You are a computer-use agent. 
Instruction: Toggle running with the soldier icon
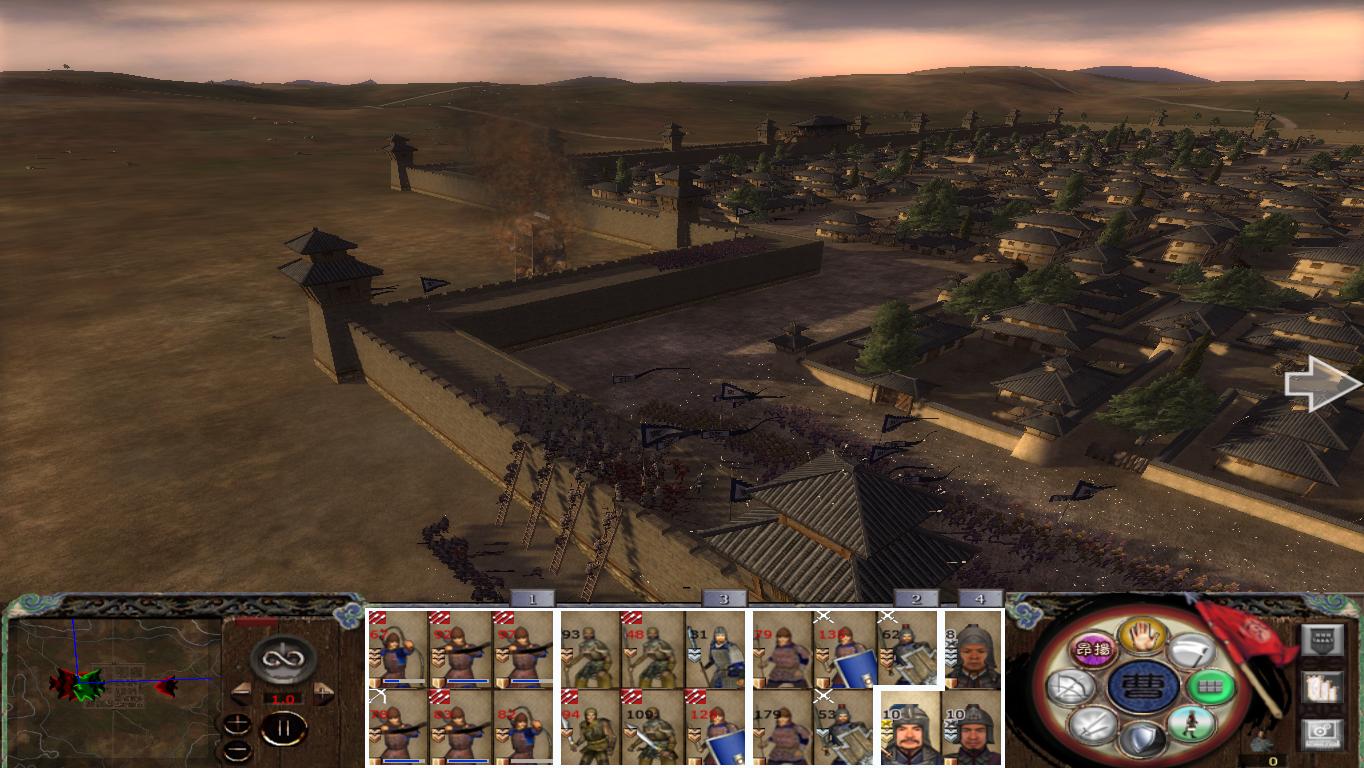point(1189,722)
